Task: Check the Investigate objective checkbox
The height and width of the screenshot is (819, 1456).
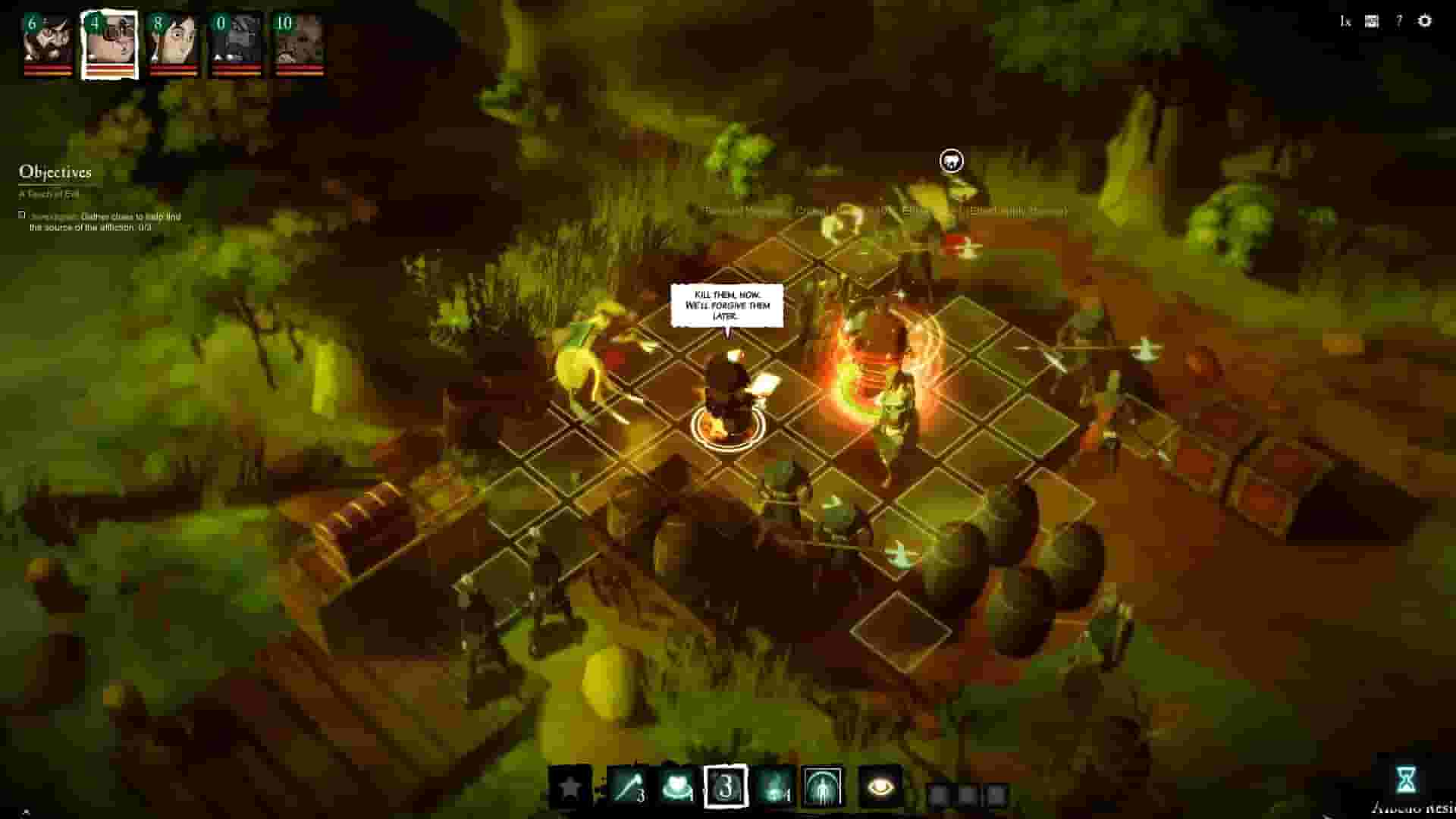Action: (x=20, y=213)
